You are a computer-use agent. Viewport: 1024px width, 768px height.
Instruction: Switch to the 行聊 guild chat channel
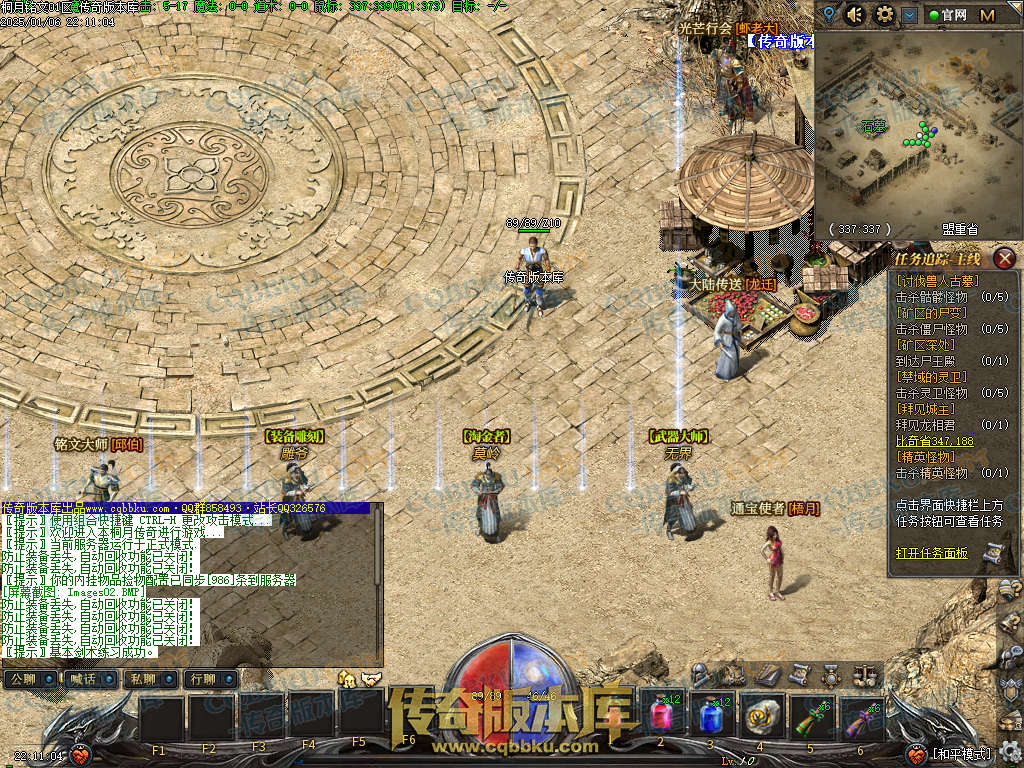[x=201, y=680]
